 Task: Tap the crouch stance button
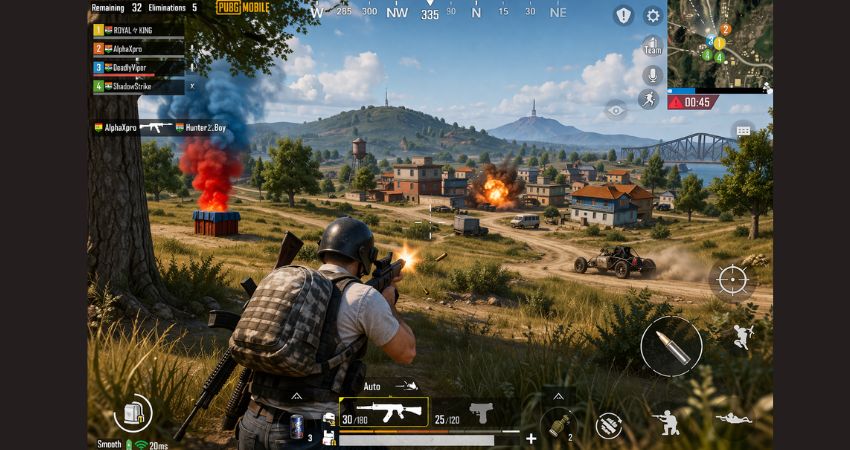click(667, 421)
